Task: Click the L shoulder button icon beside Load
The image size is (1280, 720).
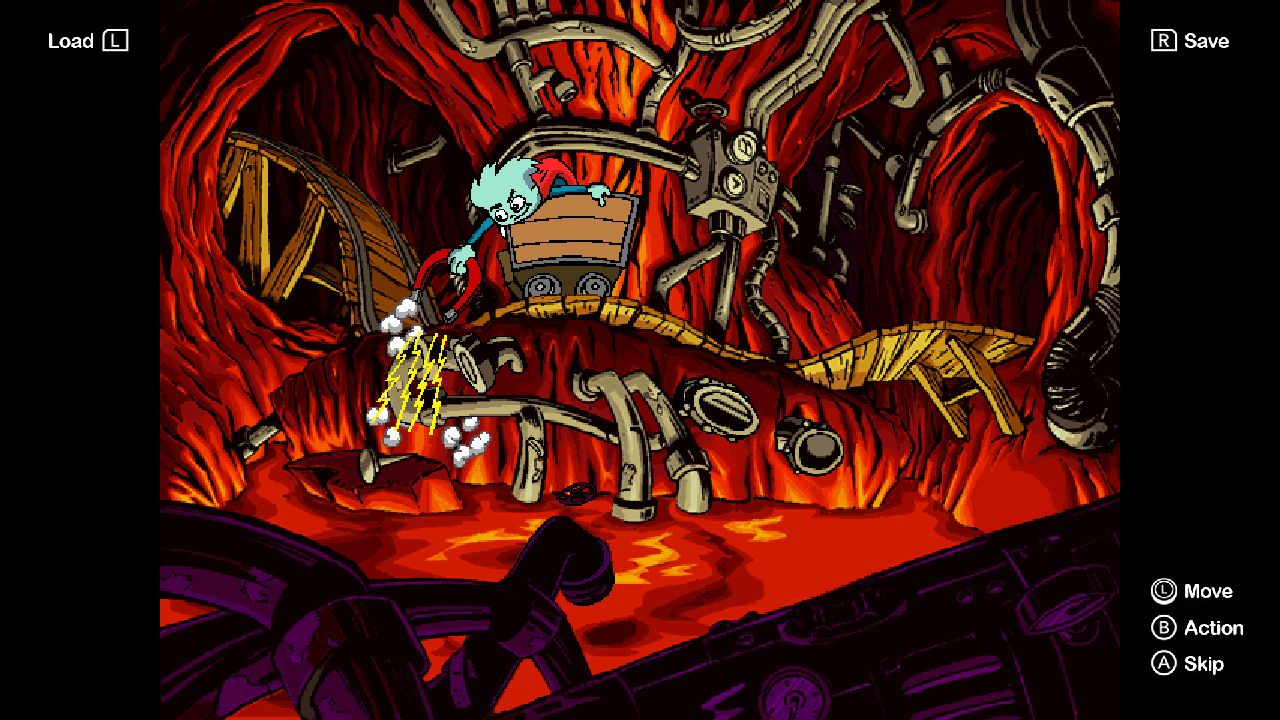Action: [117, 41]
